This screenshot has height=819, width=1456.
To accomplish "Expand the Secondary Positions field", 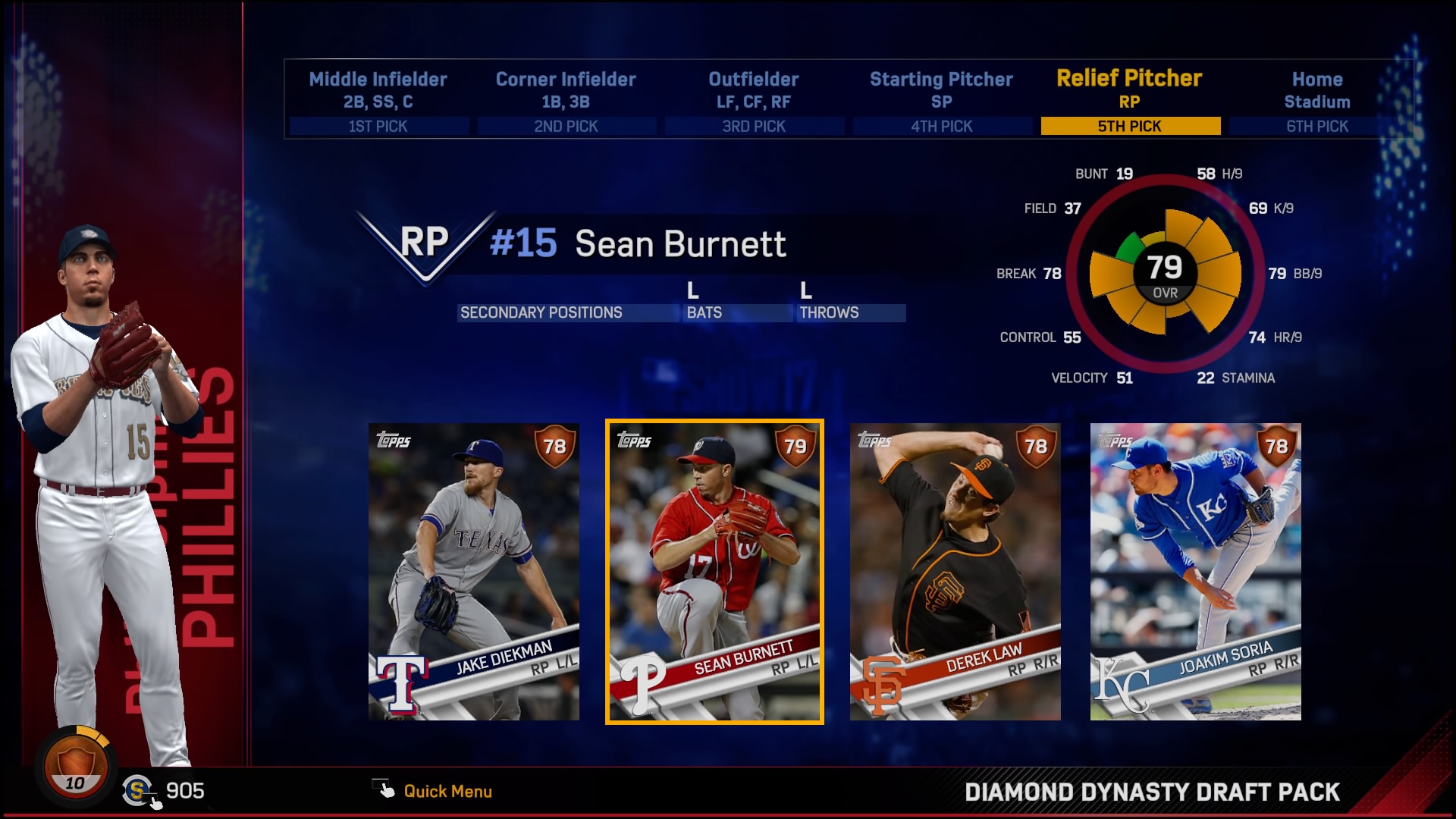I will pyautogui.click(x=567, y=312).
